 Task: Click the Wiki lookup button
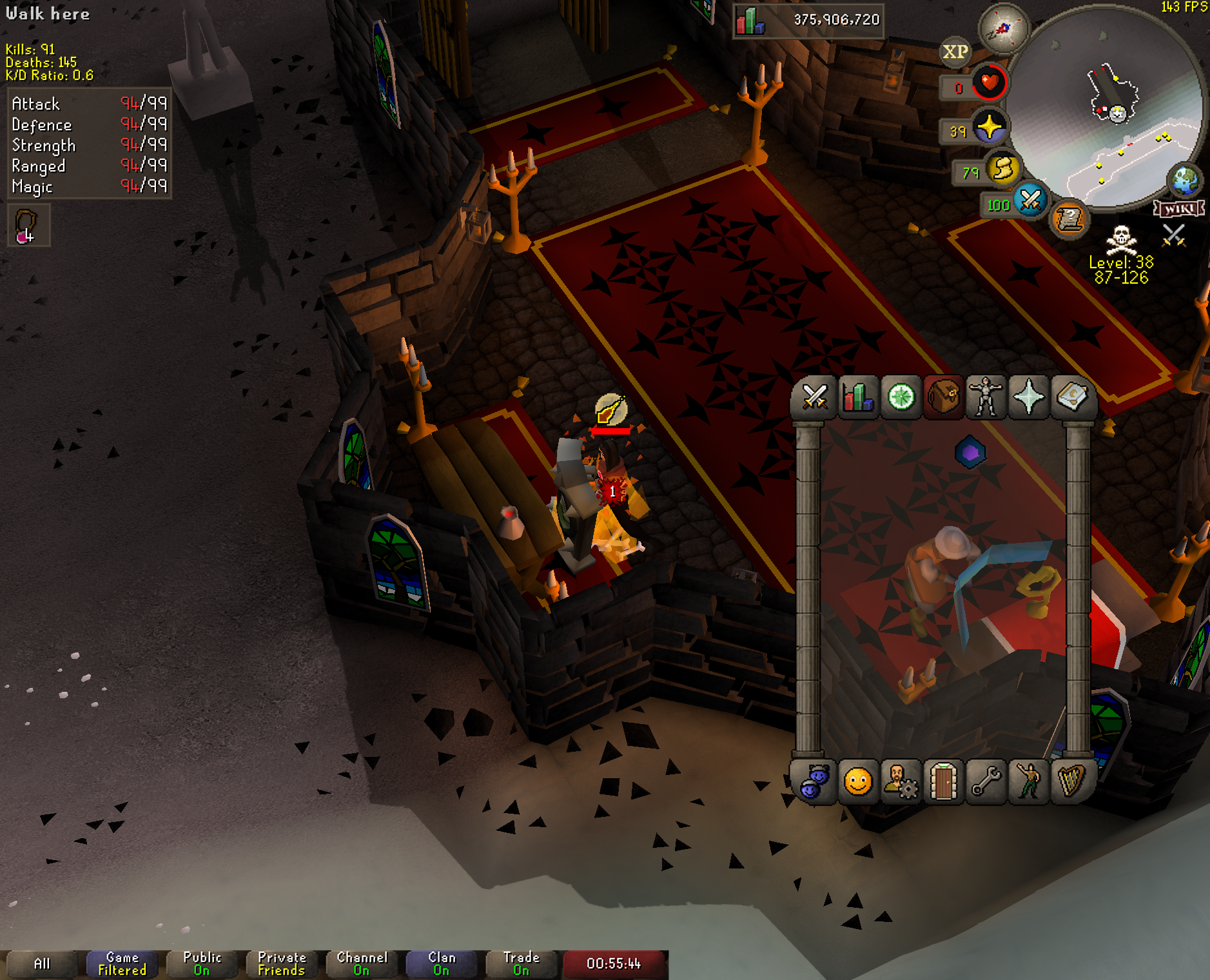[x=1179, y=208]
